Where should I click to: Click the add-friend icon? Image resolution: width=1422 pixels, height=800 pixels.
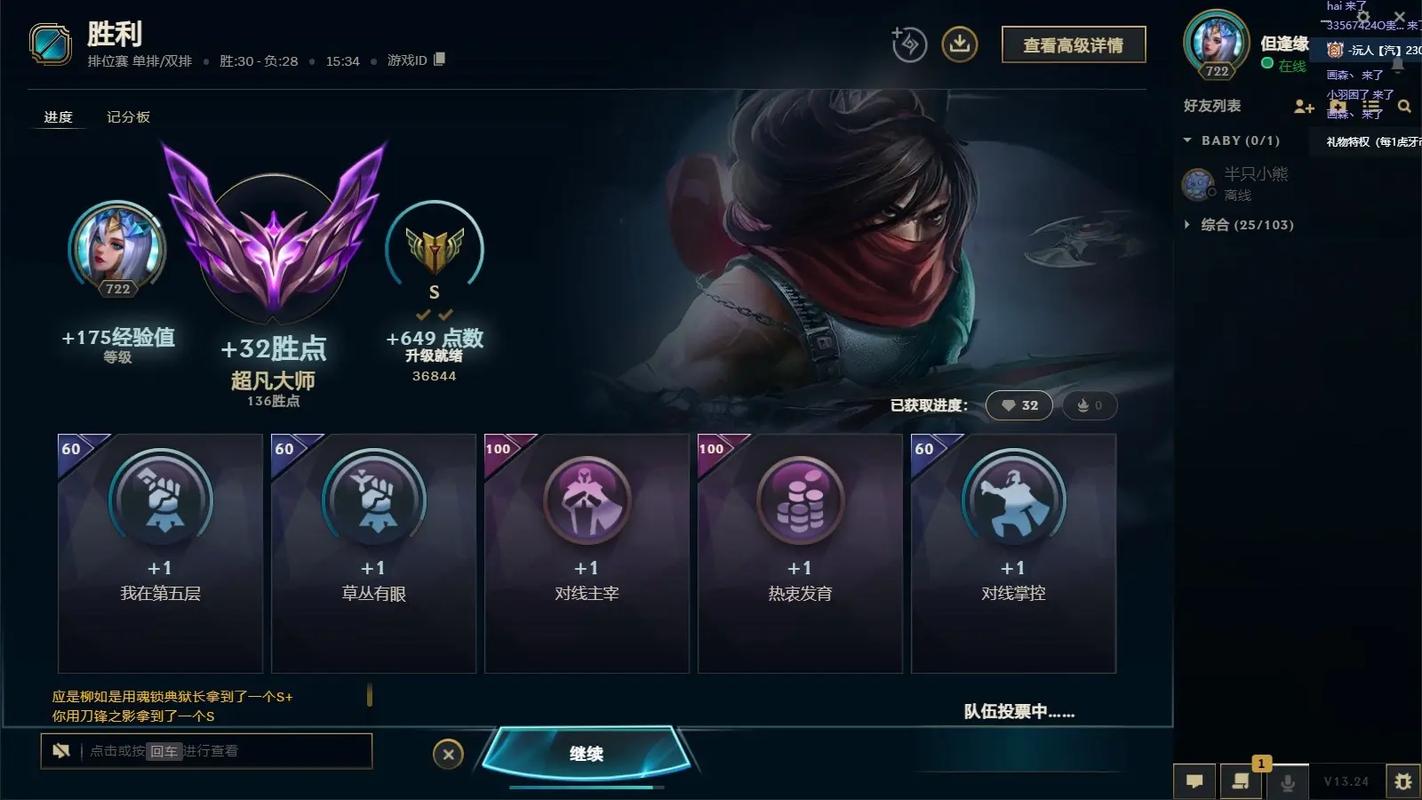click(x=1303, y=106)
